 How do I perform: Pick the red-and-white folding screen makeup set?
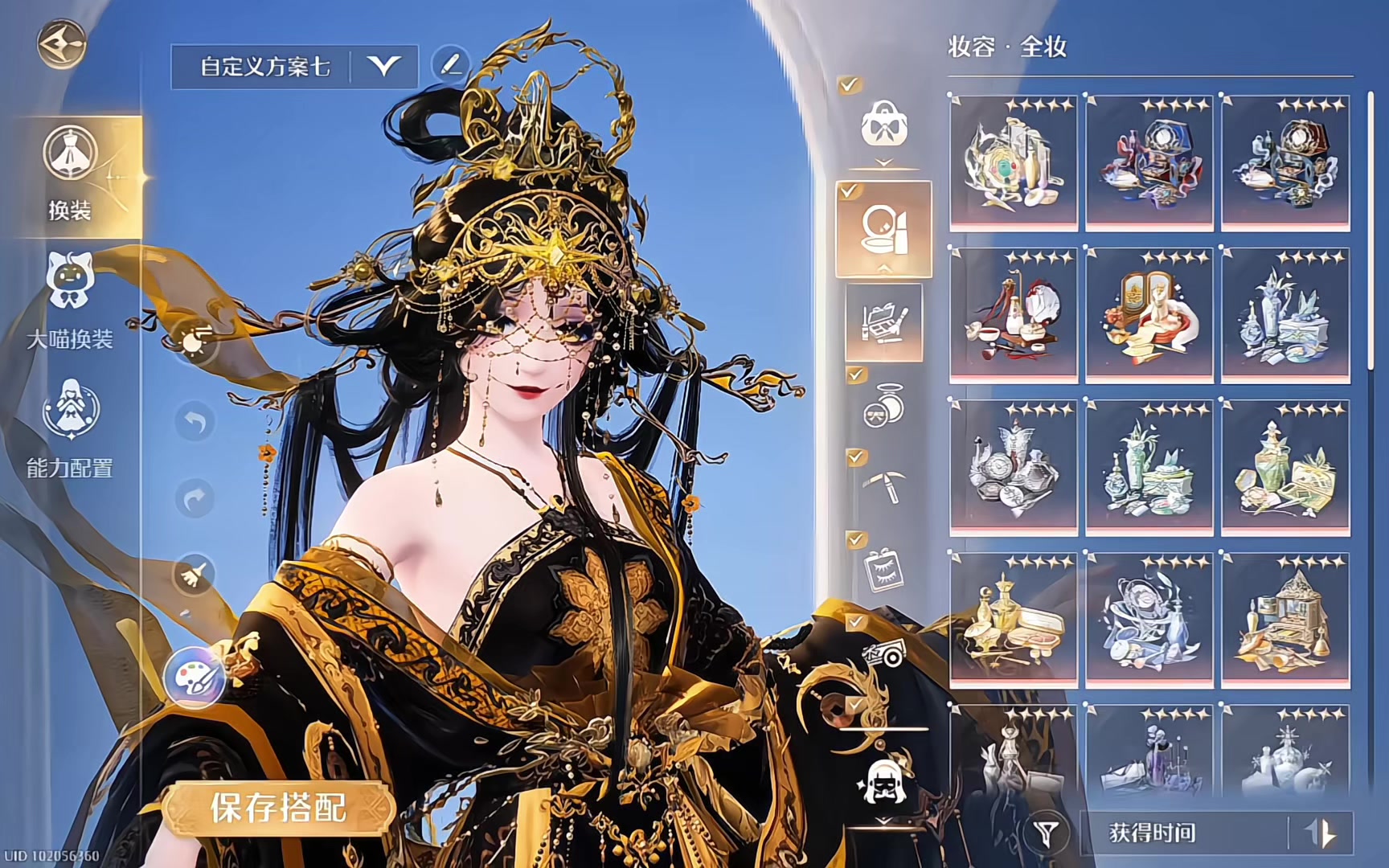(x=1149, y=313)
